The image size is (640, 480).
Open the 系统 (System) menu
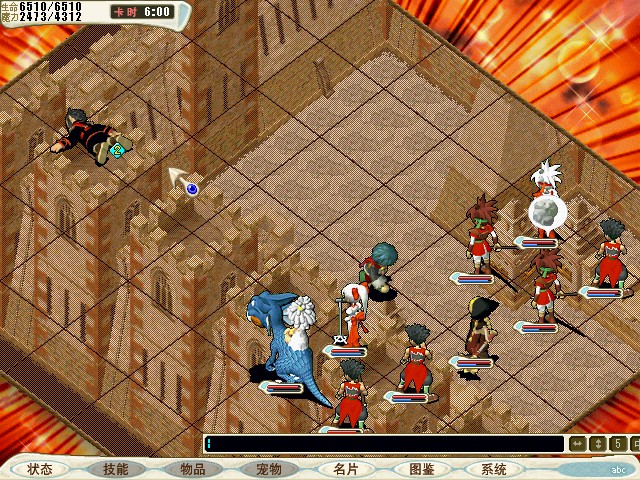(x=494, y=469)
